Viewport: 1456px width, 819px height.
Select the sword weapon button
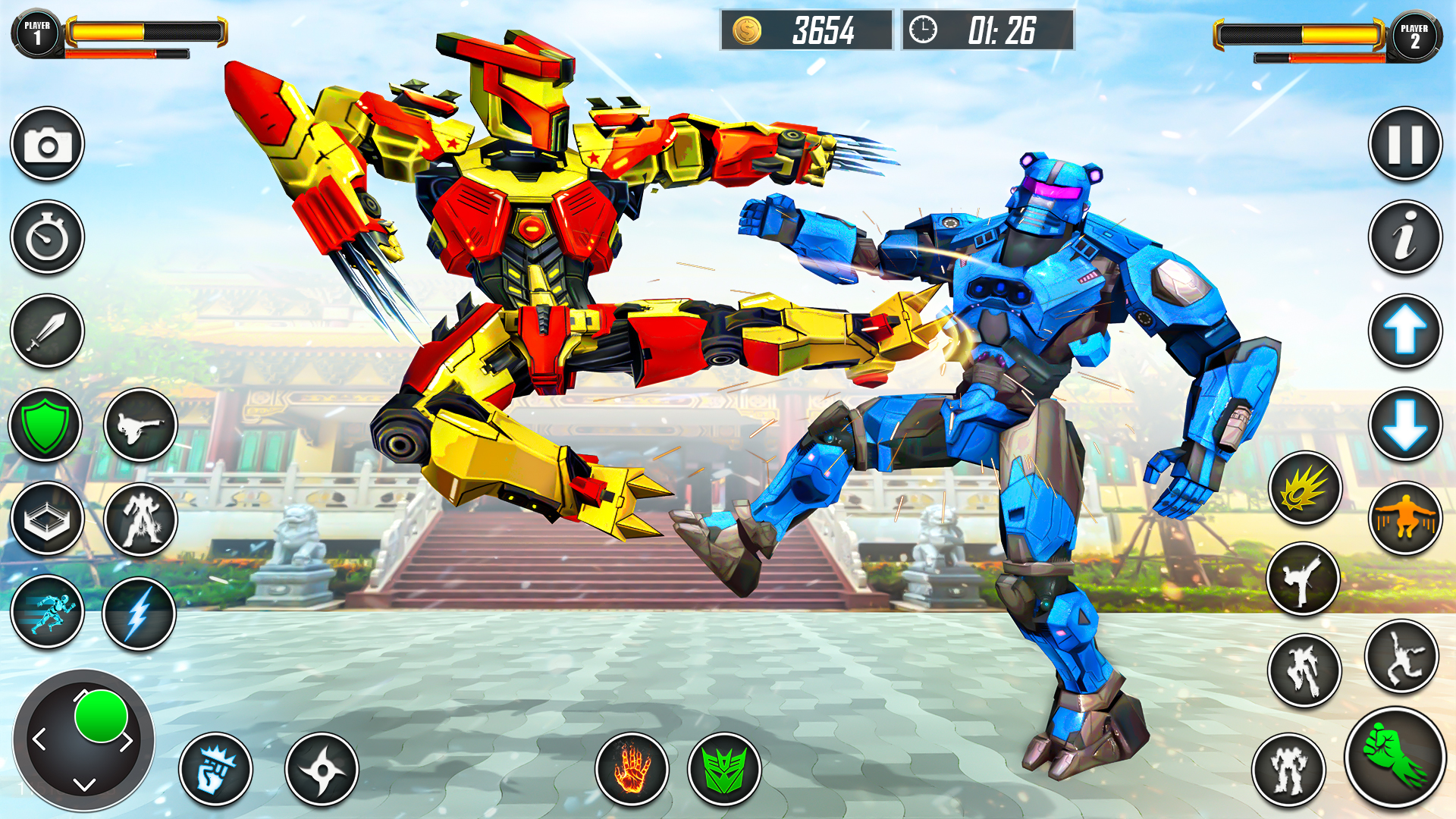pyautogui.click(x=47, y=331)
